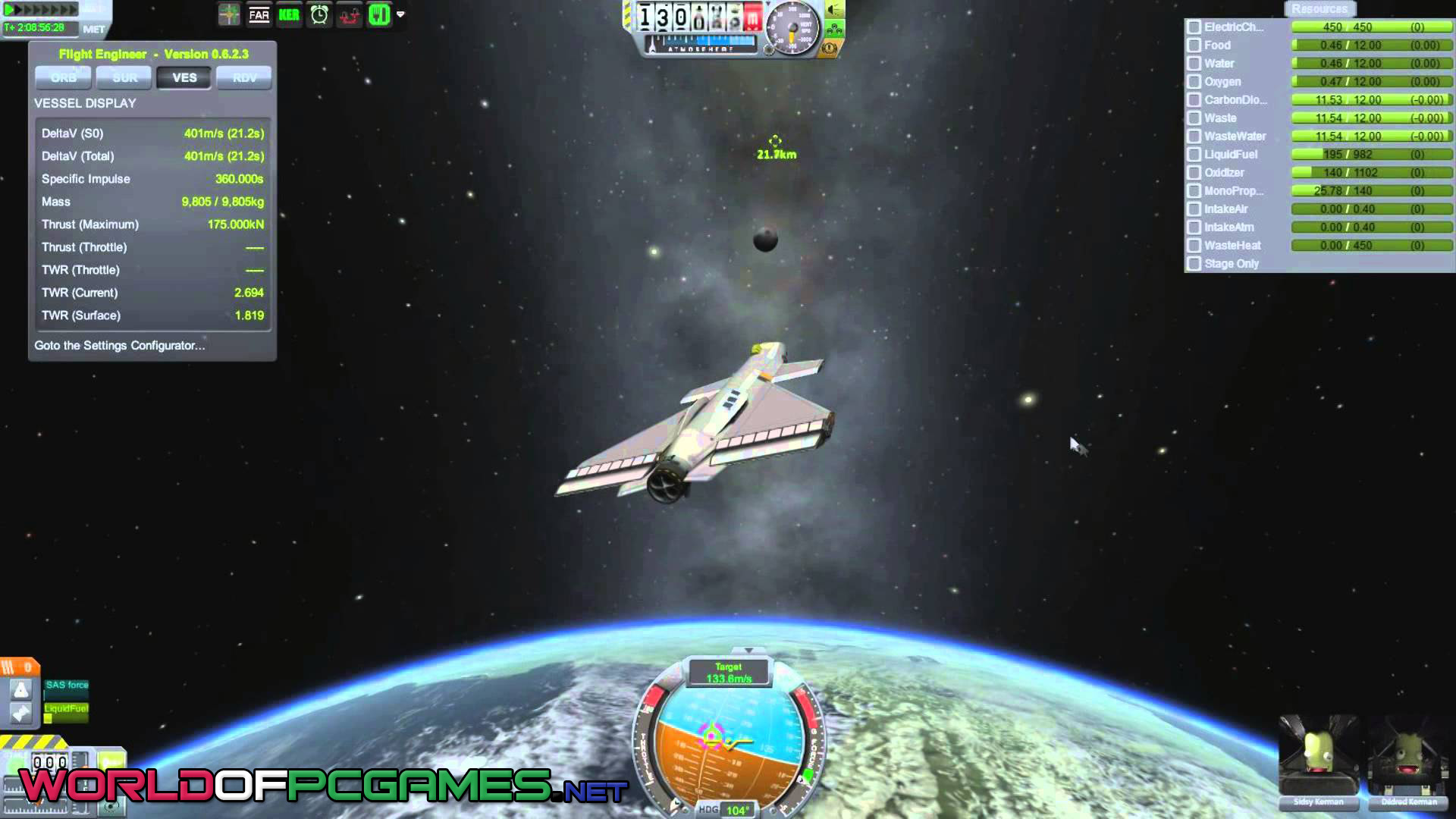This screenshot has width=1456, height=819.
Task: Toggle the green KER toolbar button
Action: click(x=289, y=15)
